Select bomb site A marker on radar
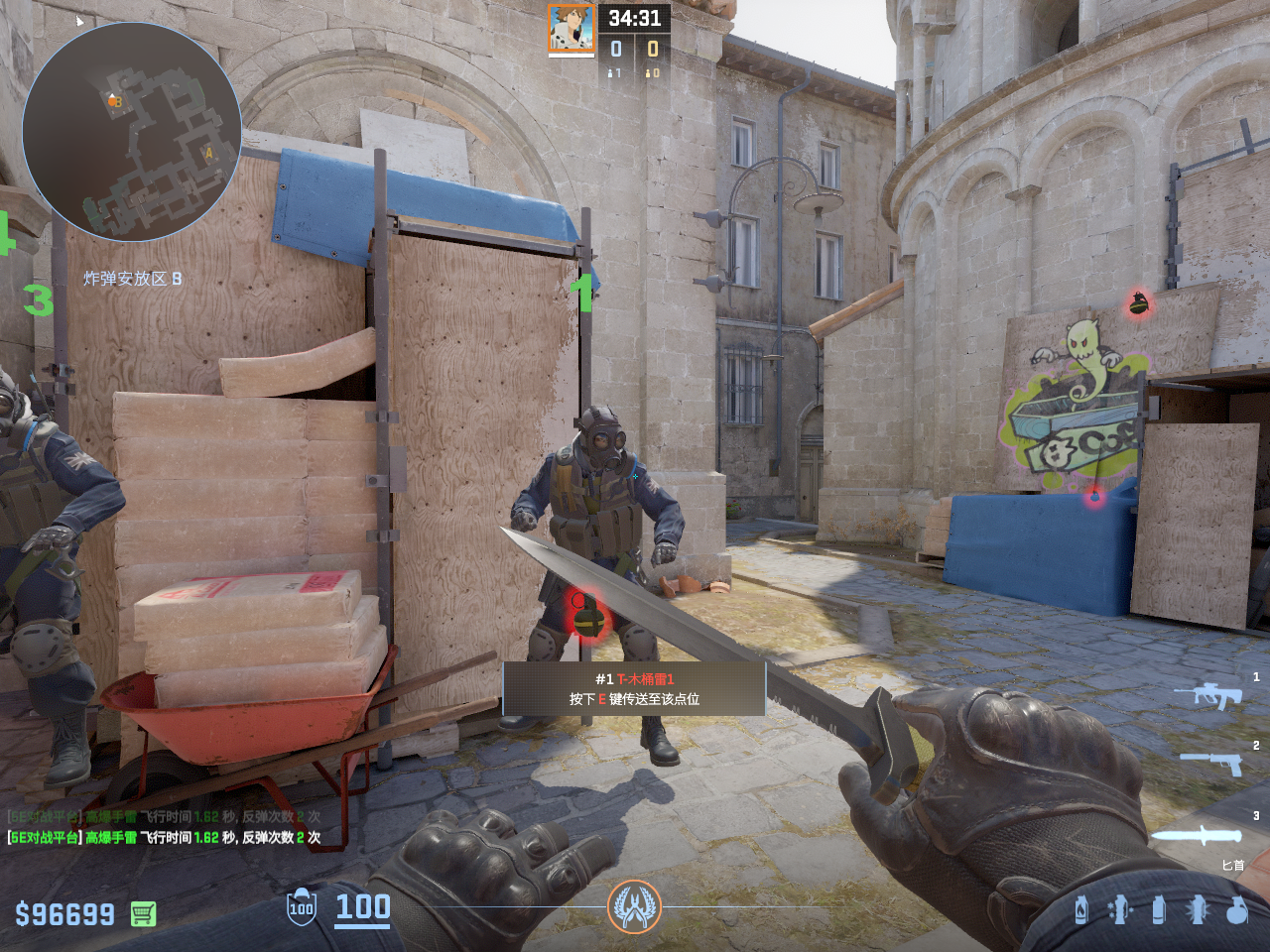1270x952 pixels. [x=208, y=154]
